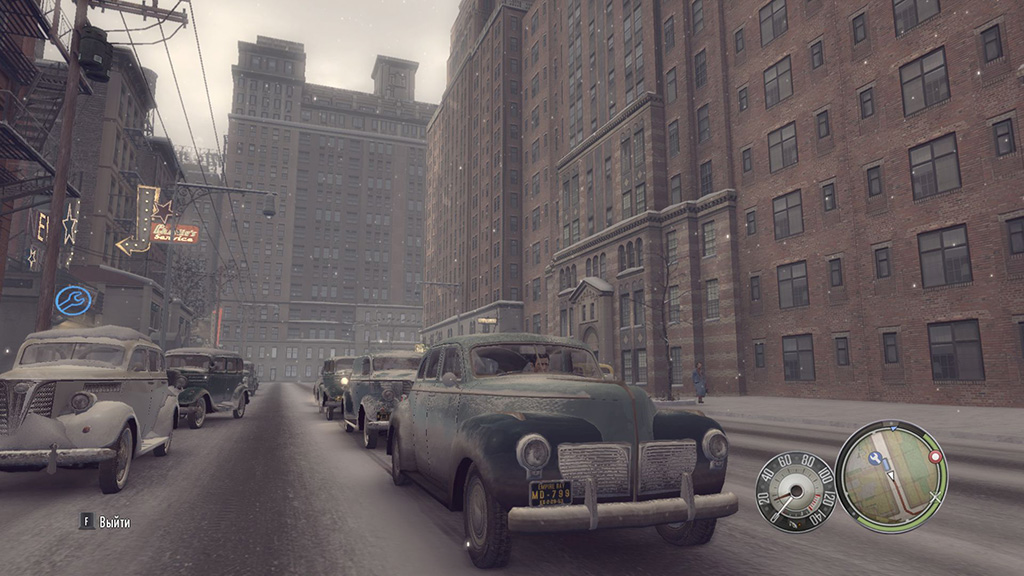This screenshot has height=576, width=1024.
Task: Click the red circle objective marker on minimap
Action: pos(935,456)
